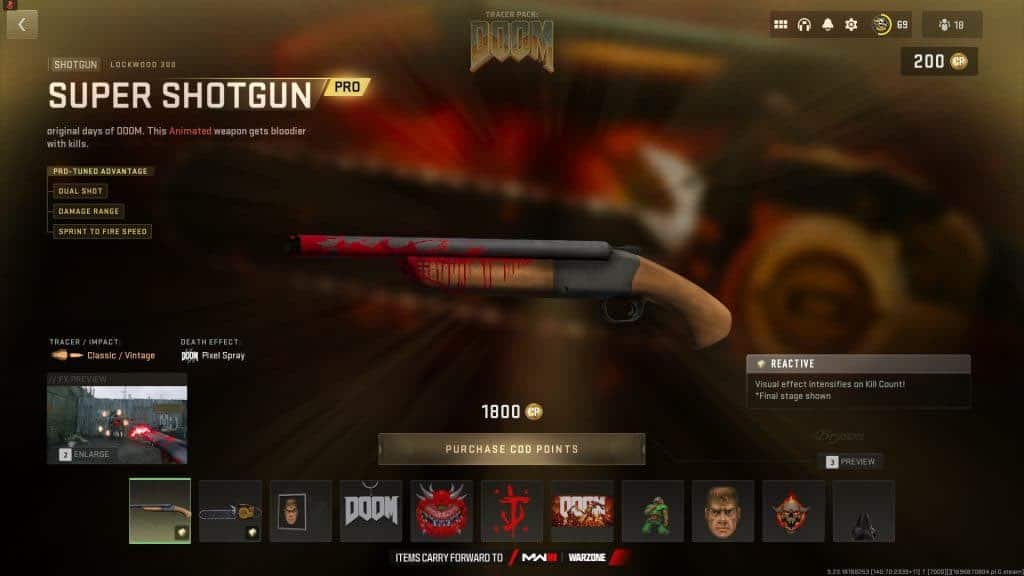Screen dimensions: 1024x576
Task: Select the Sprint to Fire Speed advantage
Action: [103, 231]
